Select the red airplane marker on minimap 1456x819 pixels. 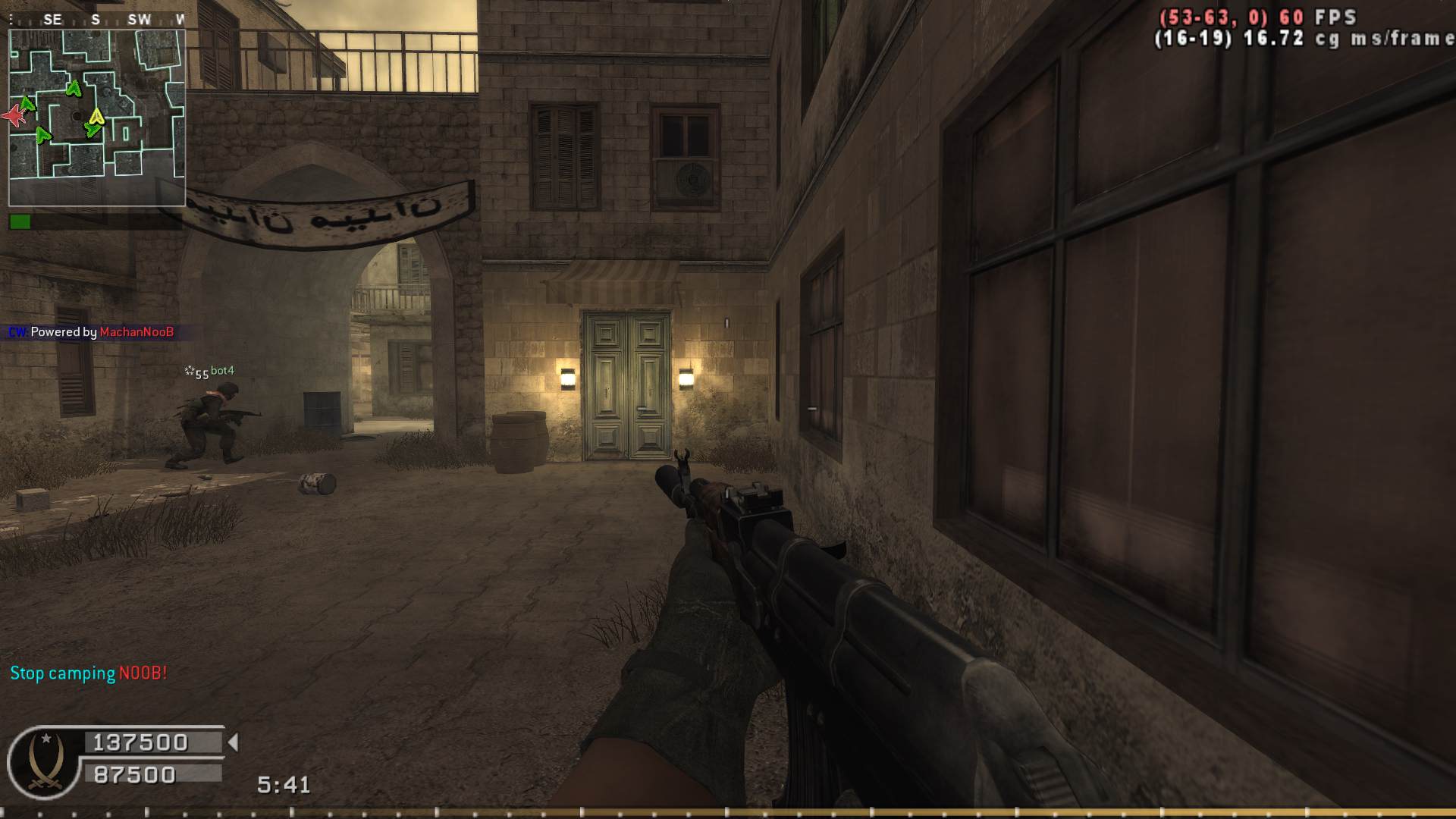(x=14, y=115)
